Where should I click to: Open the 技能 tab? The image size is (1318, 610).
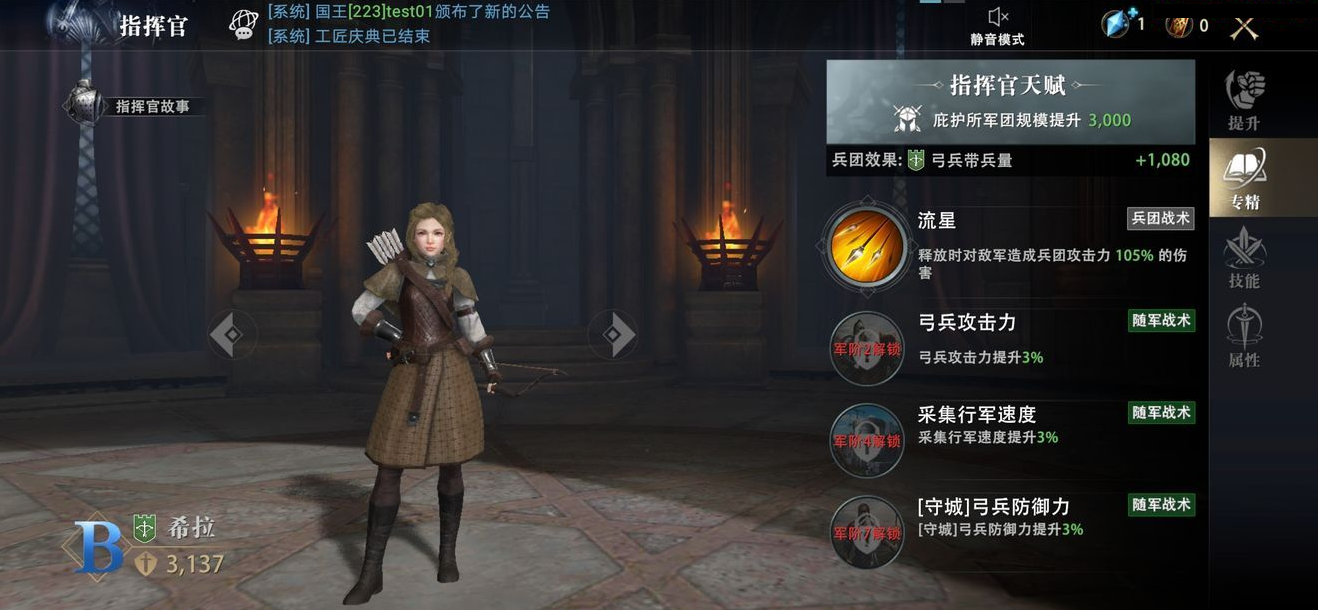1245,258
